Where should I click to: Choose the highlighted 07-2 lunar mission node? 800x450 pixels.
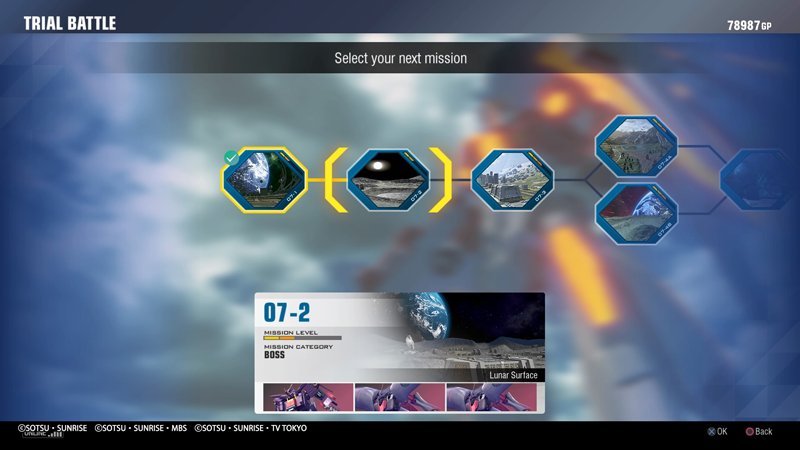pos(388,180)
